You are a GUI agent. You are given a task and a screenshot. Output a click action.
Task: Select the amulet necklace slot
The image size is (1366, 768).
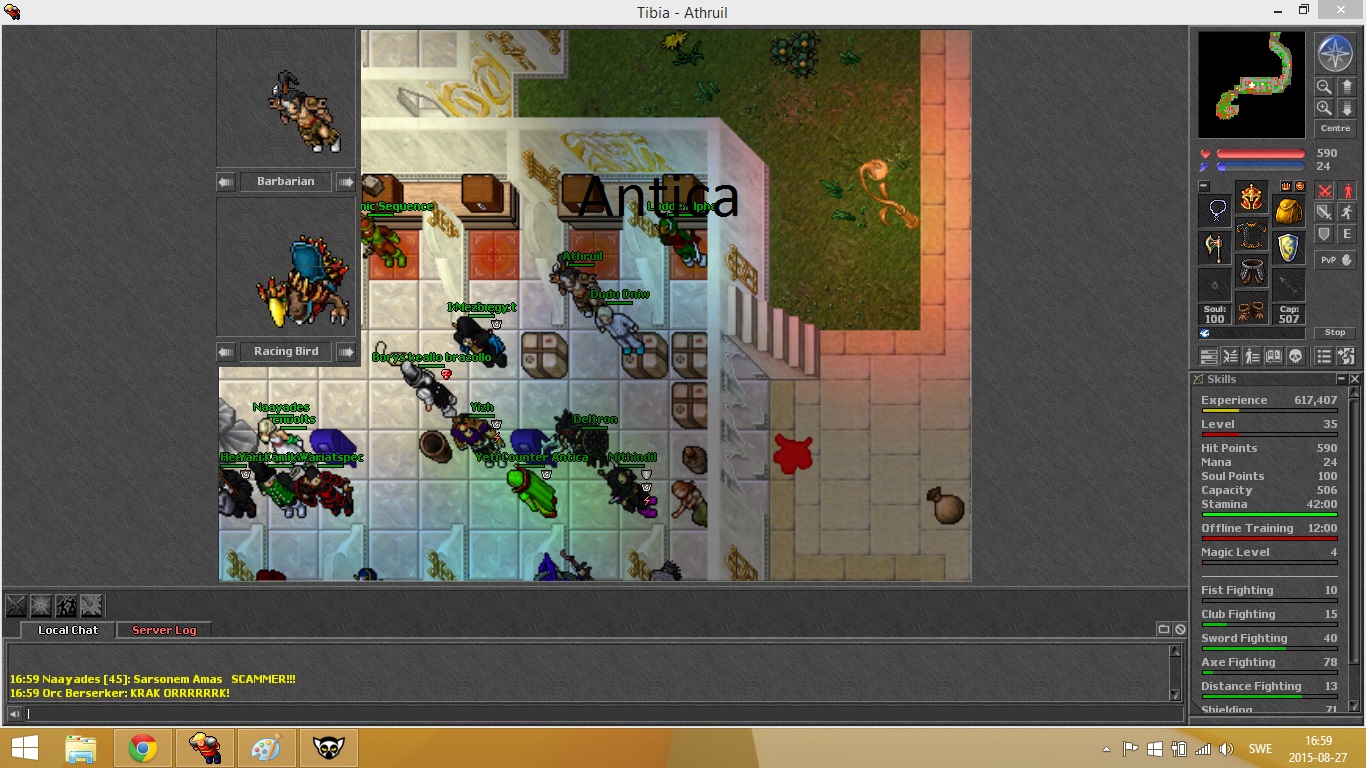tap(1214, 210)
